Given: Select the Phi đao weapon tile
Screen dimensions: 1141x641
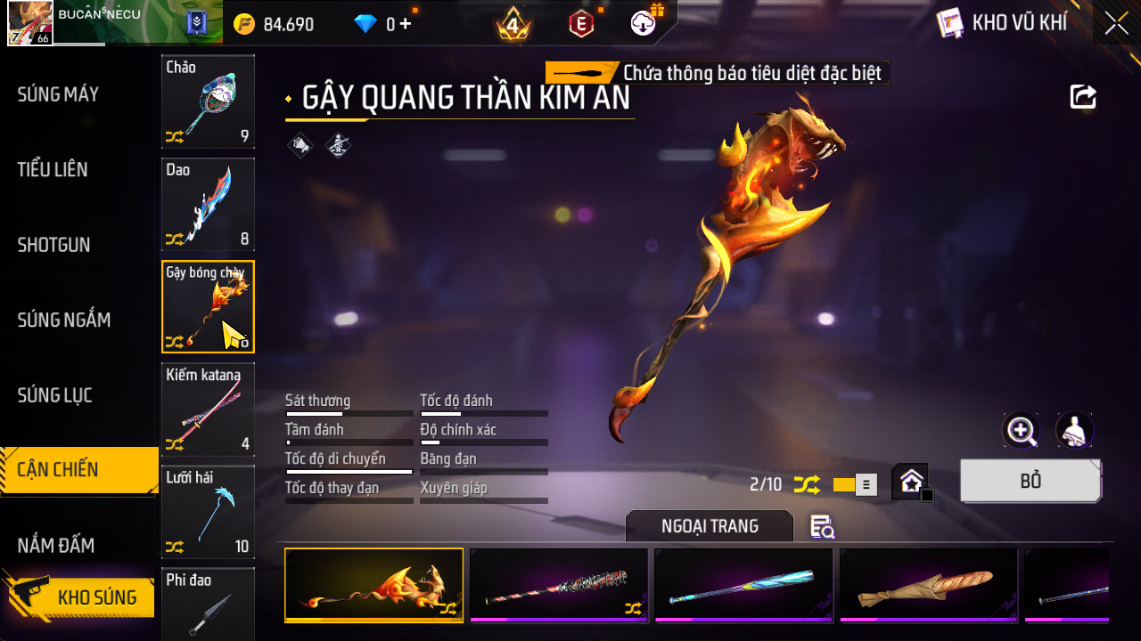Looking at the screenshot, I should (x=208, y=603).
